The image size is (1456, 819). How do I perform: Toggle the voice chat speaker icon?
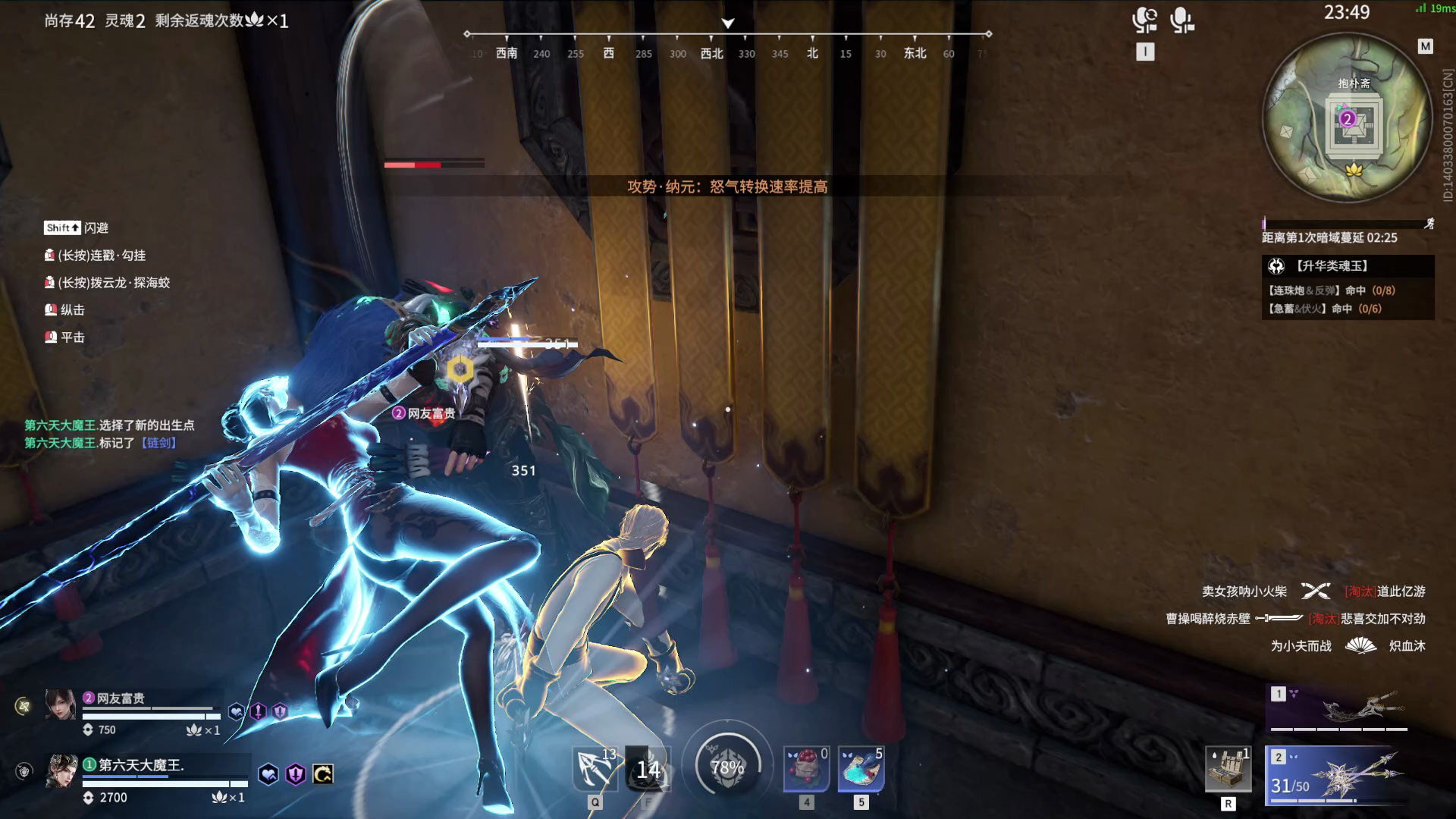tap(1144, 20)
